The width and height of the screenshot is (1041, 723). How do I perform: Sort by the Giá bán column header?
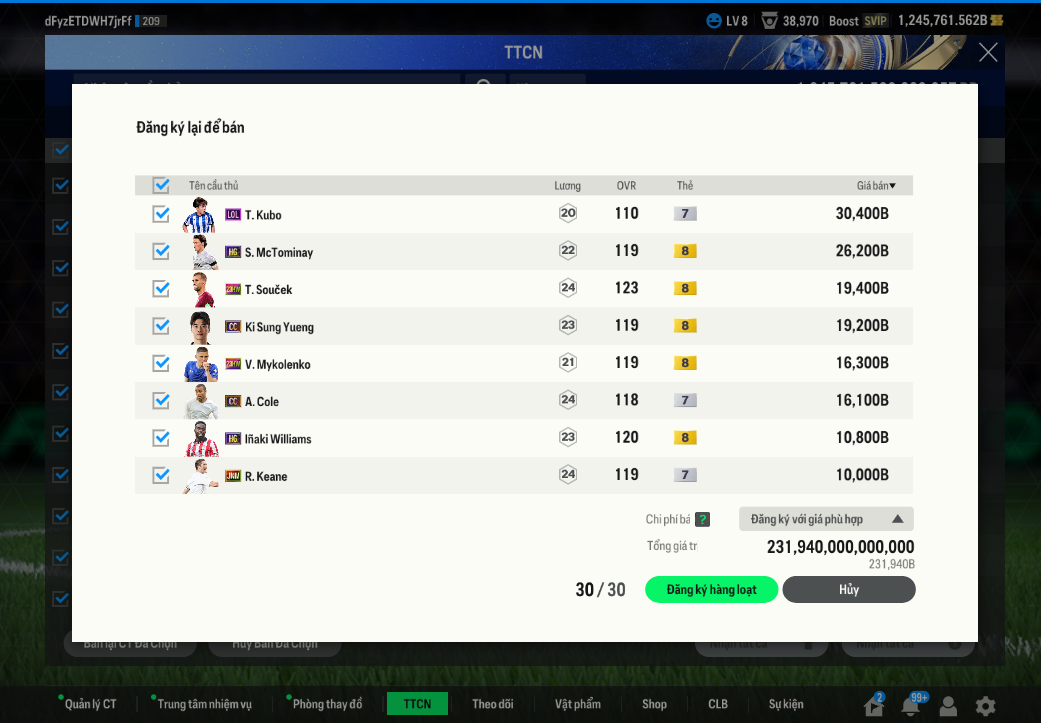[876, 186]
